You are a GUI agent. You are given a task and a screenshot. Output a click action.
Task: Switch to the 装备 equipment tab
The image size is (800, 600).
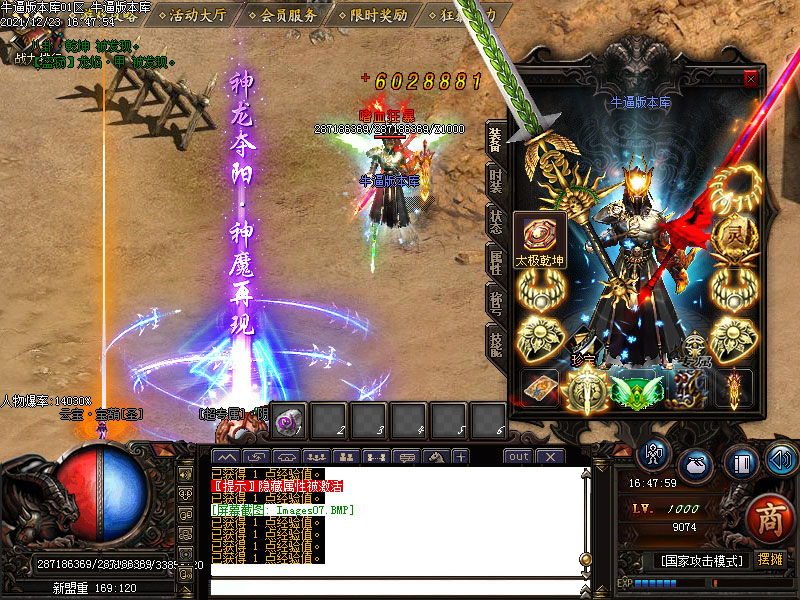496,139
